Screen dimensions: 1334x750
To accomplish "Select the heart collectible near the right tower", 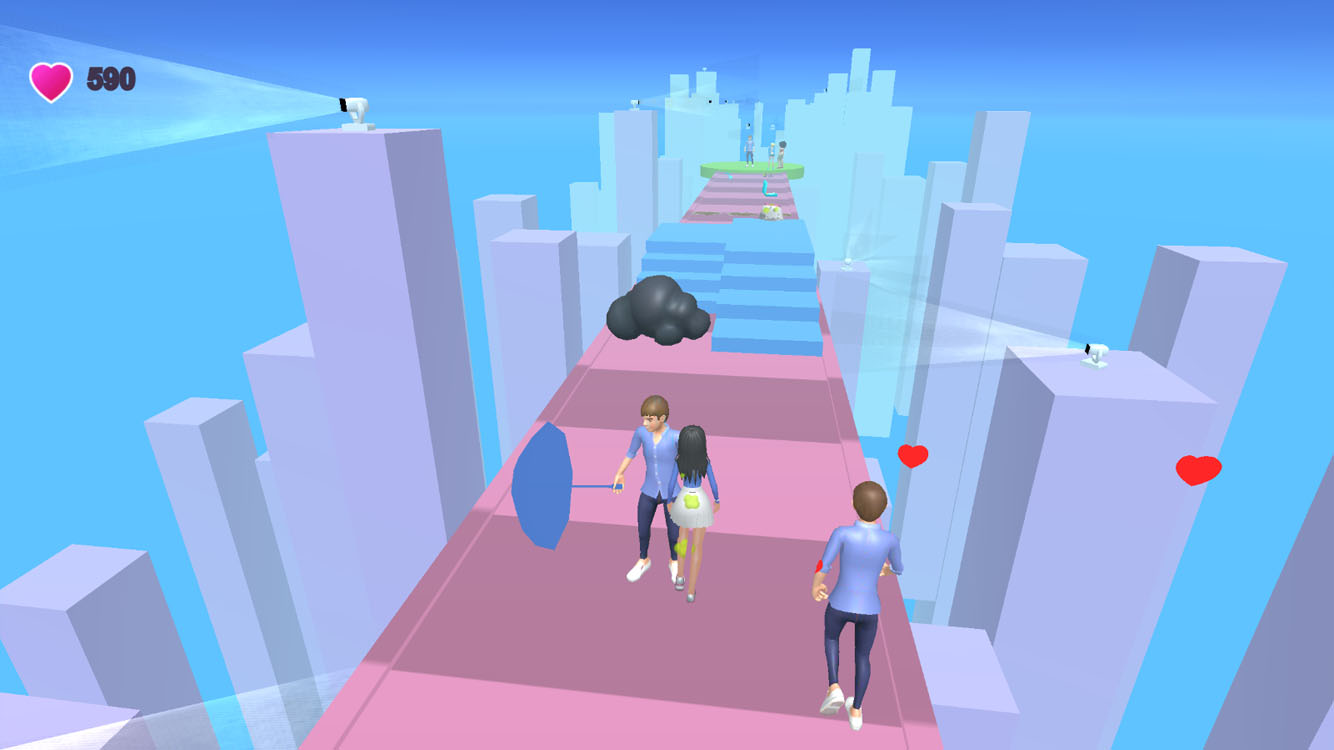I will [x=911, y=455].
